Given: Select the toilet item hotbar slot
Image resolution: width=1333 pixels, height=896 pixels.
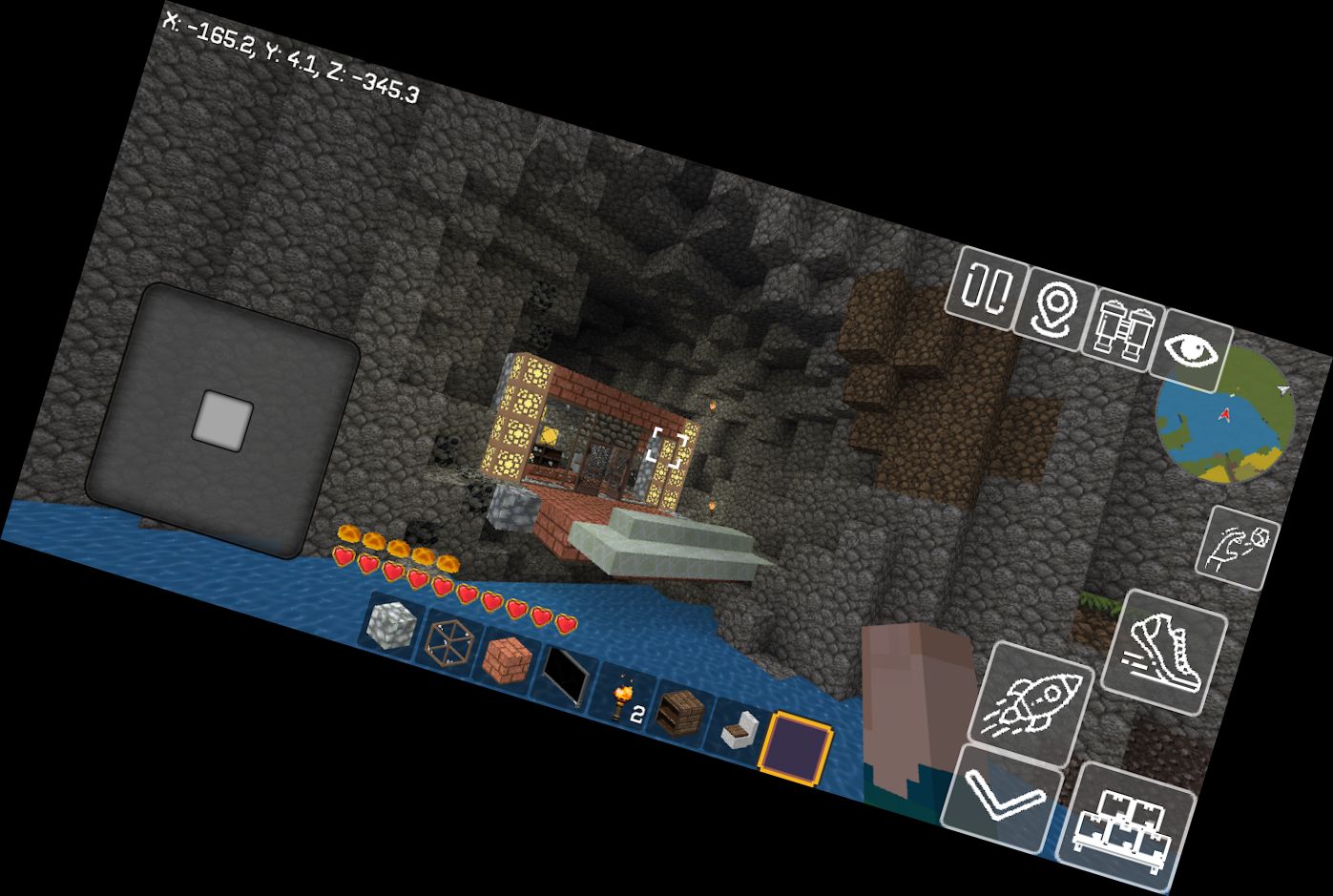Looking at the screenshot, I should 739,732.
